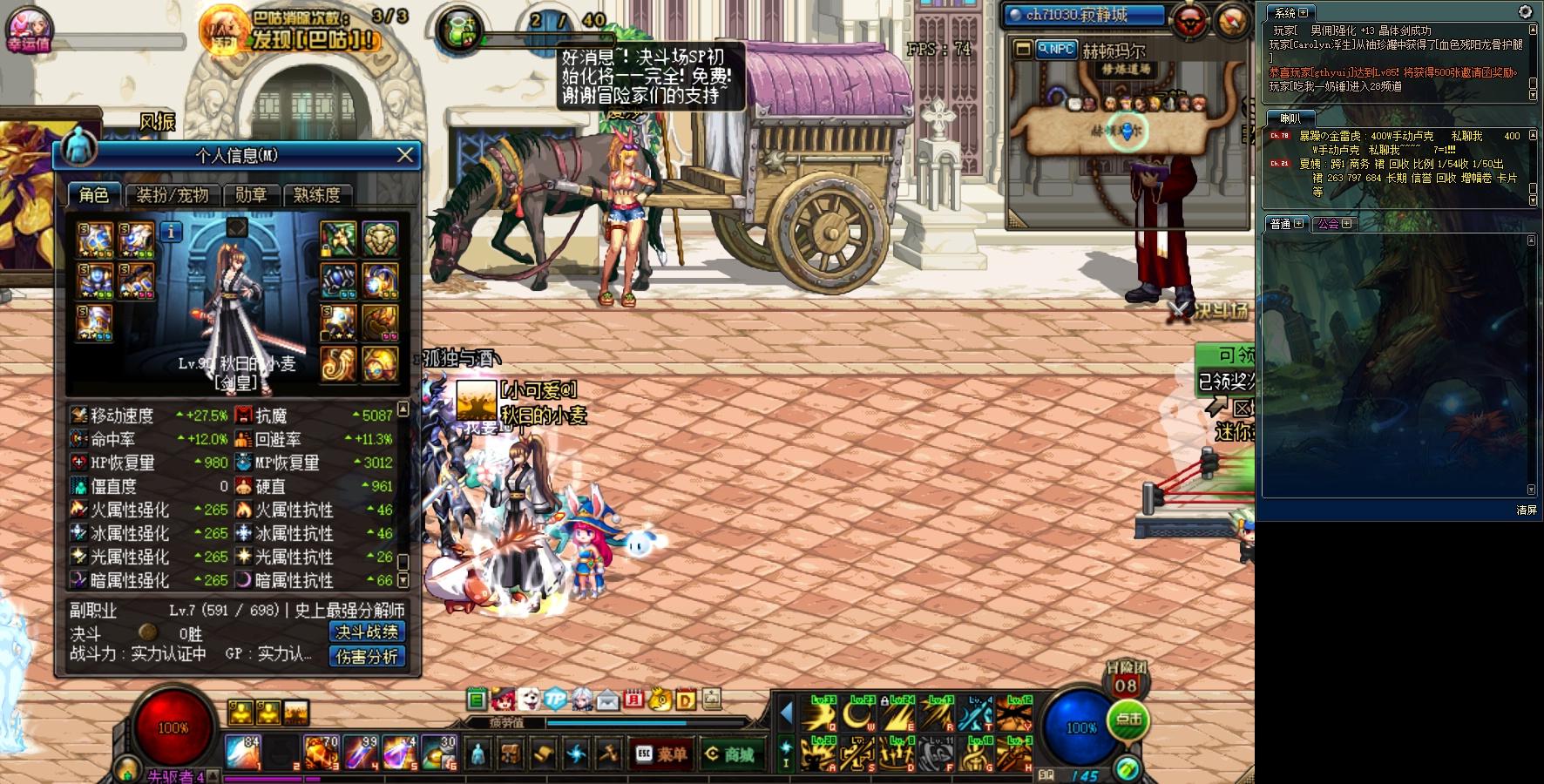The height and width of the screenshot is (784, 1544).
Task: Open chat settings gear icon
Action: (1525, 11)
